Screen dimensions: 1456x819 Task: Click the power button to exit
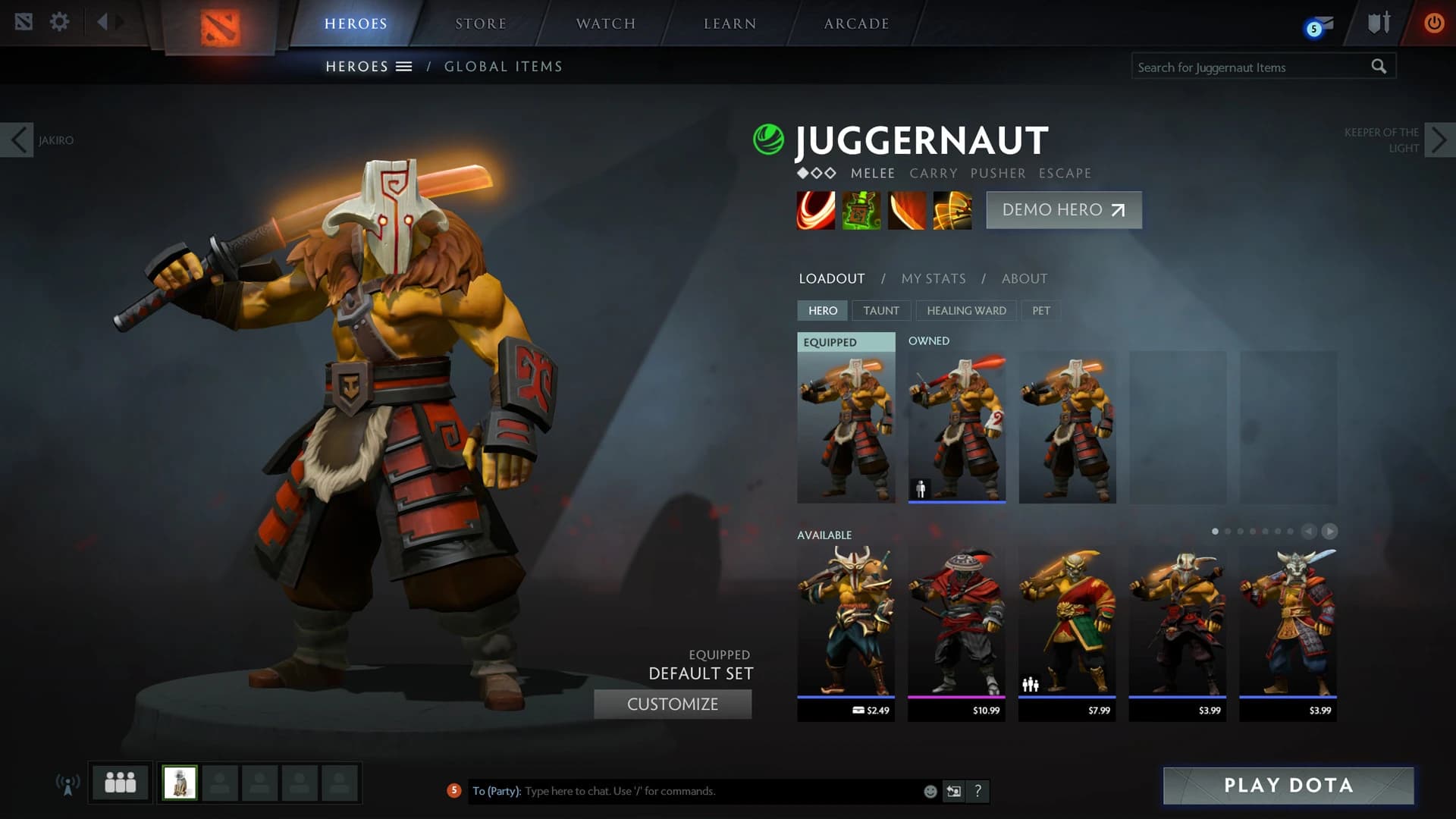tap(1433, 23)
